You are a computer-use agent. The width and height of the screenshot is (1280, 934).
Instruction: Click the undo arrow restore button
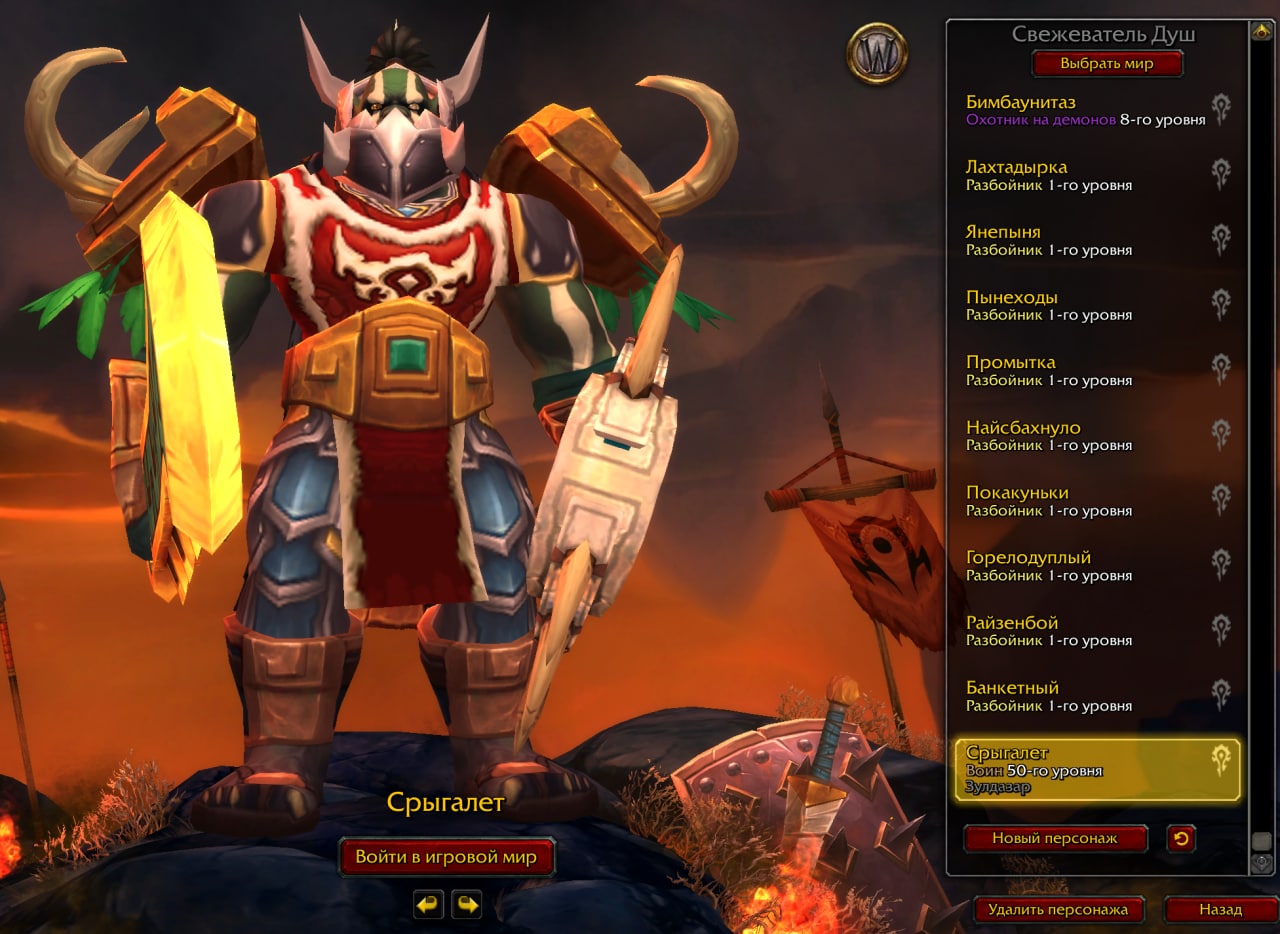tap(1181, 838)
